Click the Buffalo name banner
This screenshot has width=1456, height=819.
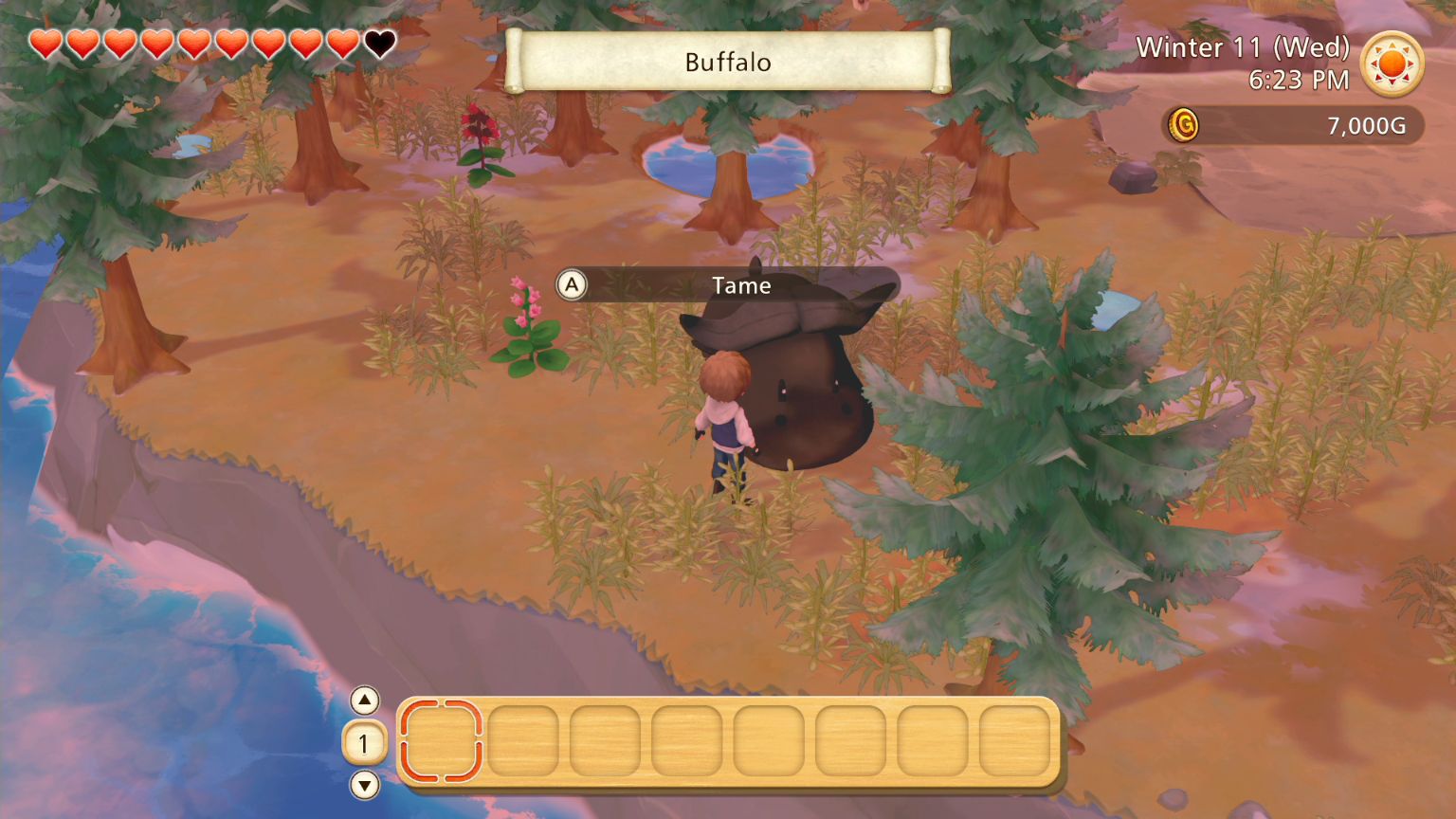pyautogui.click(x=726, y=63)
